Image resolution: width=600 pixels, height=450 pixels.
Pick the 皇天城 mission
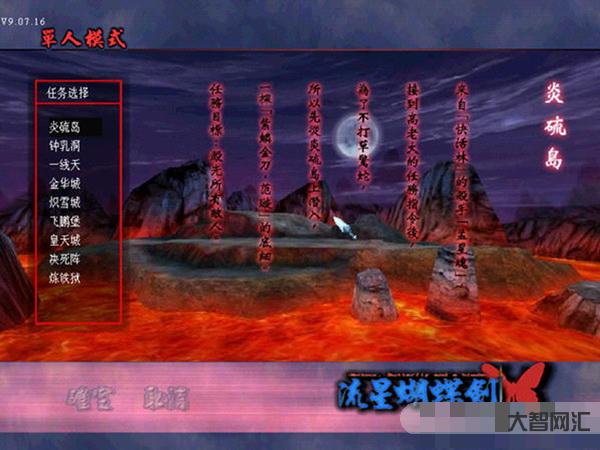click(67, 241)
